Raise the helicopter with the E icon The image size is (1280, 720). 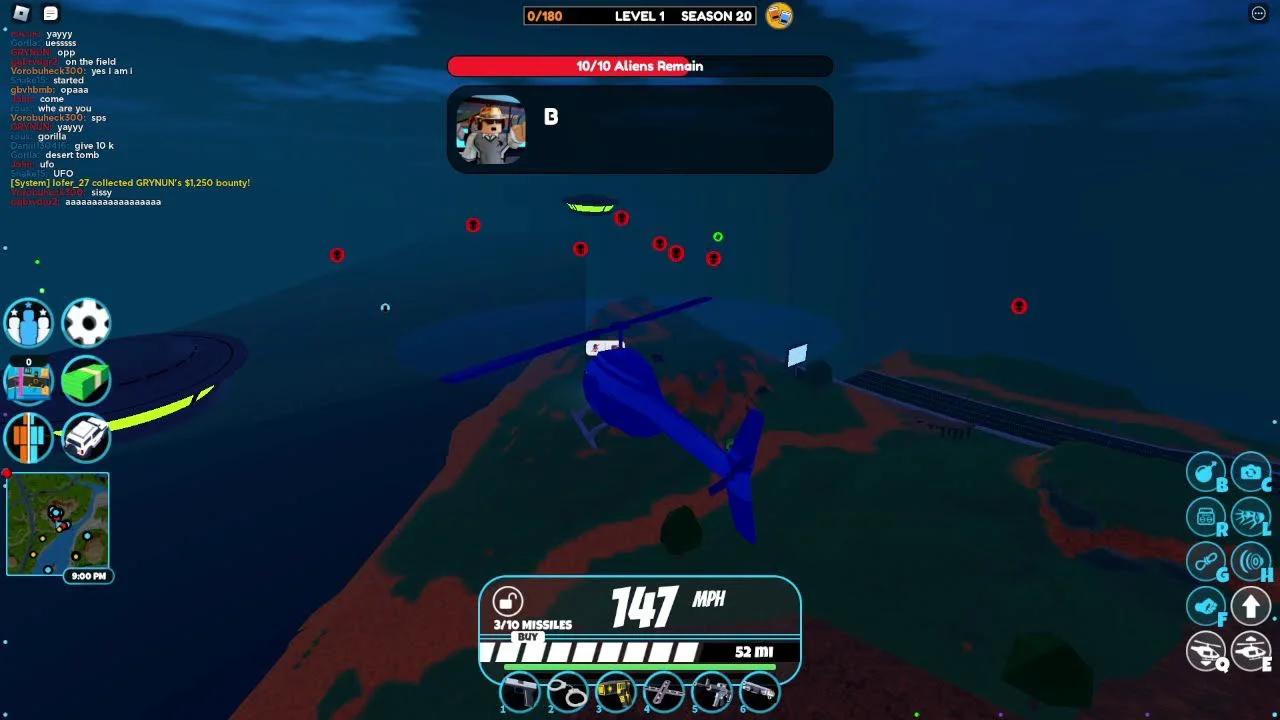point(1251,650)
